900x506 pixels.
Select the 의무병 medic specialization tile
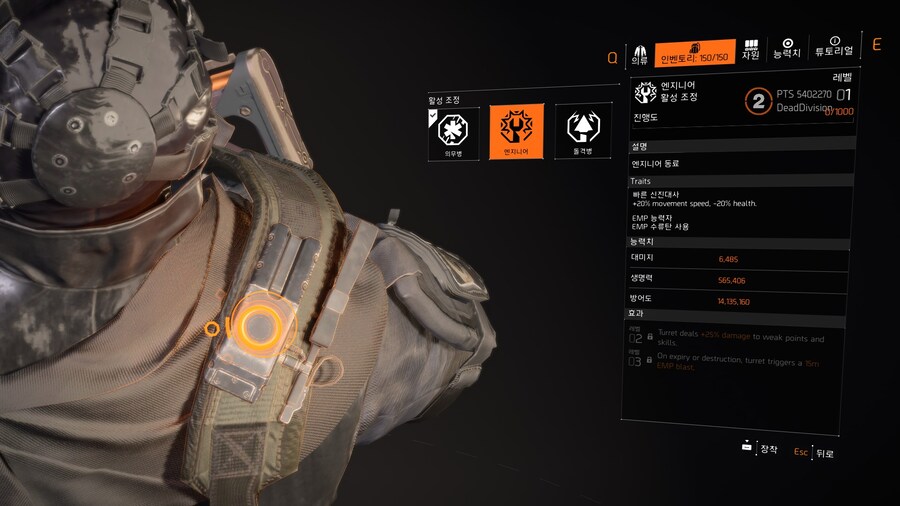[x=453, y=132]
